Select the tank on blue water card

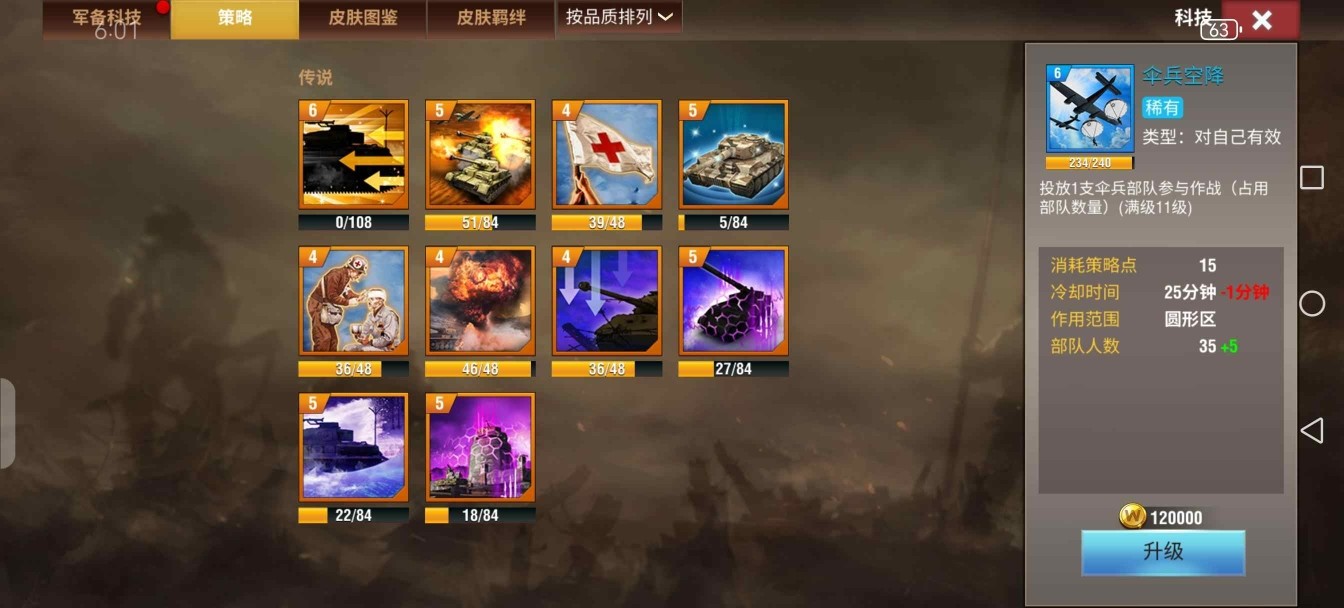[734, 155]
